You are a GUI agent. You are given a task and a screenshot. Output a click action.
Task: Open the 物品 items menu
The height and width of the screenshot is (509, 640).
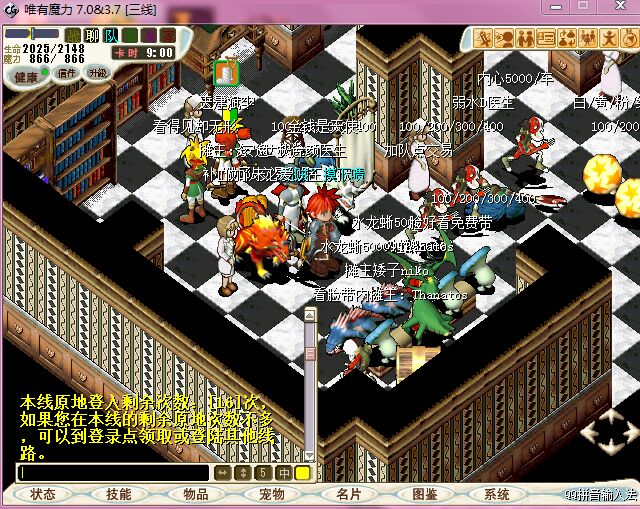[196, 494]
